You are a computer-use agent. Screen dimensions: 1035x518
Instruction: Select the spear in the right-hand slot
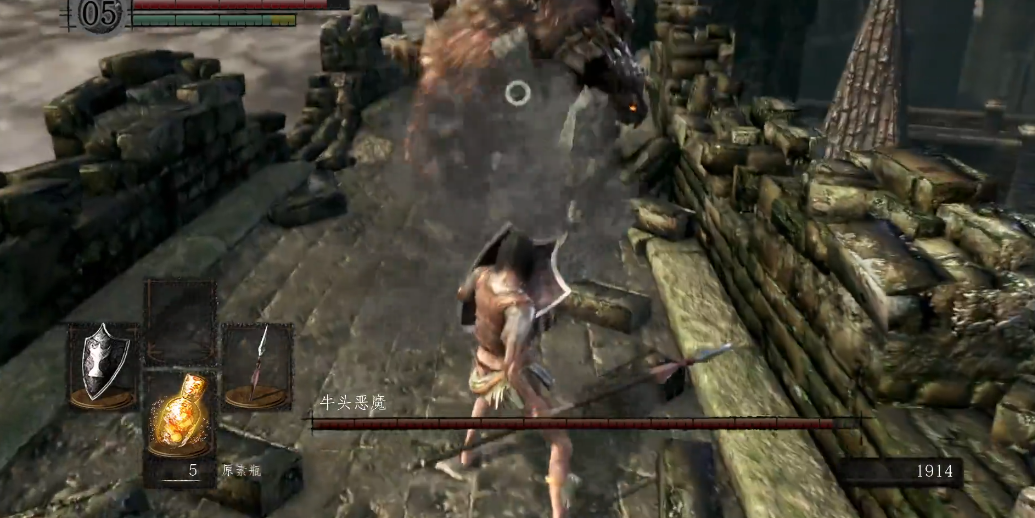[256, 365]
